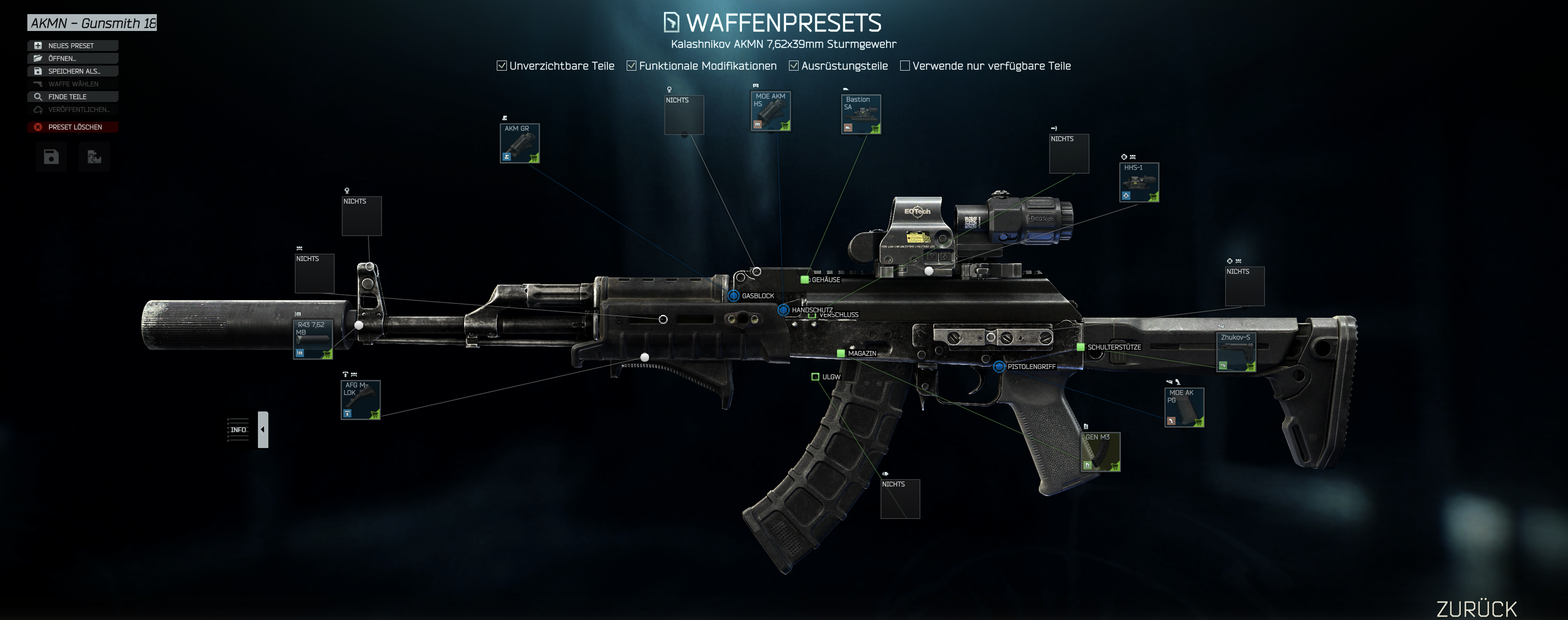This screenshot has width=1568, height=620.
Task: Go back with the Zurück button
Action: 1476,609
